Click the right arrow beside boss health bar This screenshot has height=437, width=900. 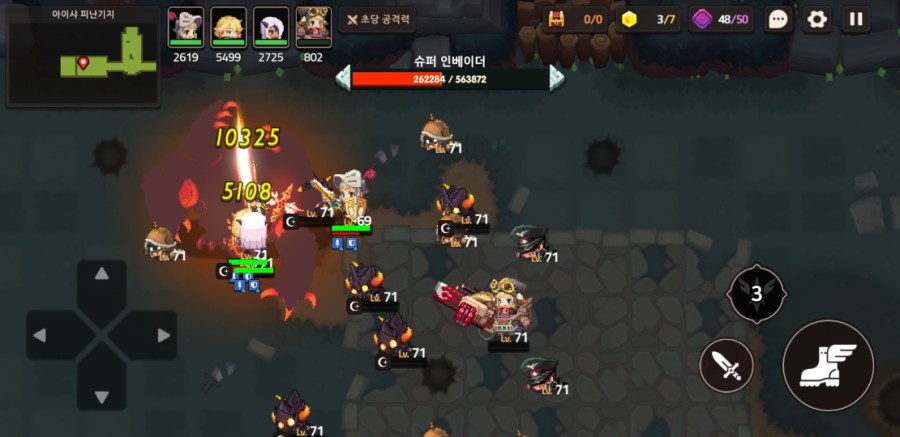(x=556, y=78)
